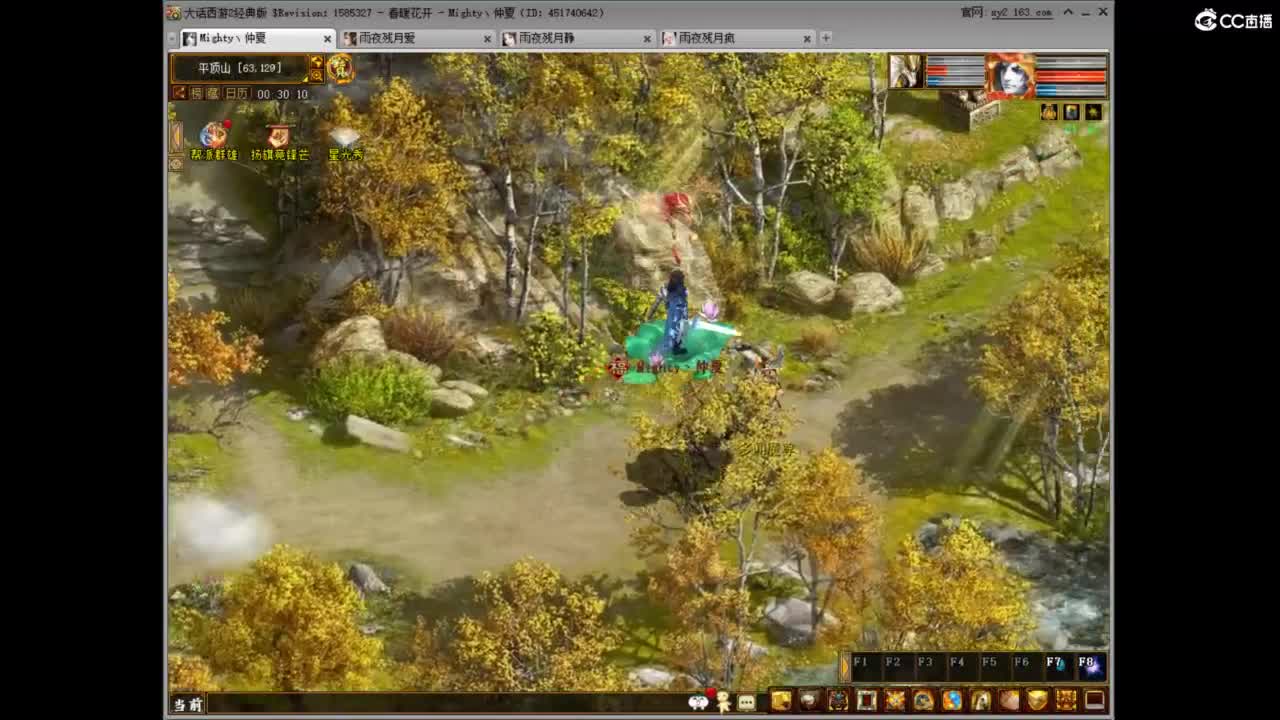Image resolution: width=1280 pixels, height=720 pixels.
Task: Click the 帮源群雄 quest event icon
Action: click(213, 135)
